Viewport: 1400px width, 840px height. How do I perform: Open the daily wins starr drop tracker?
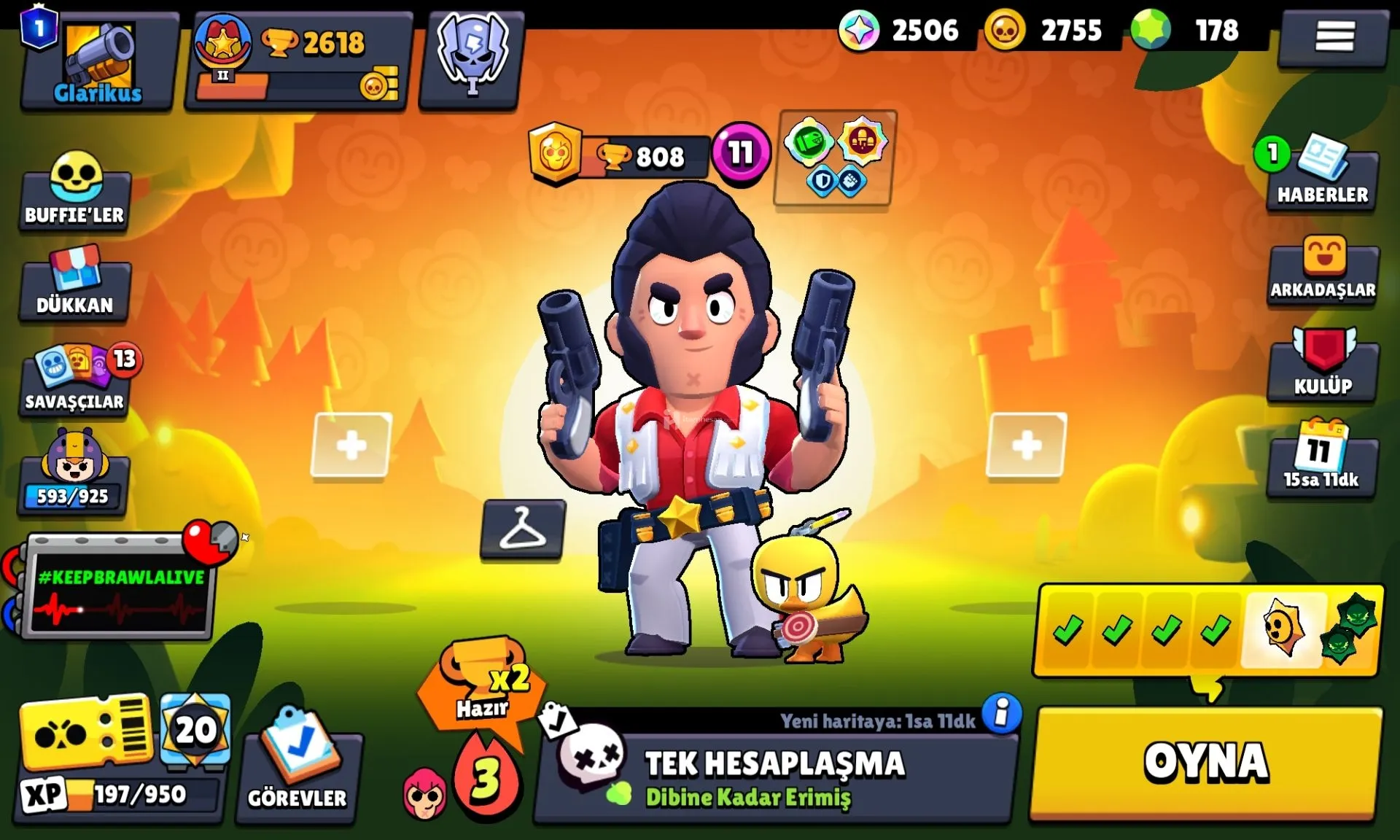tap(1207, 630)
